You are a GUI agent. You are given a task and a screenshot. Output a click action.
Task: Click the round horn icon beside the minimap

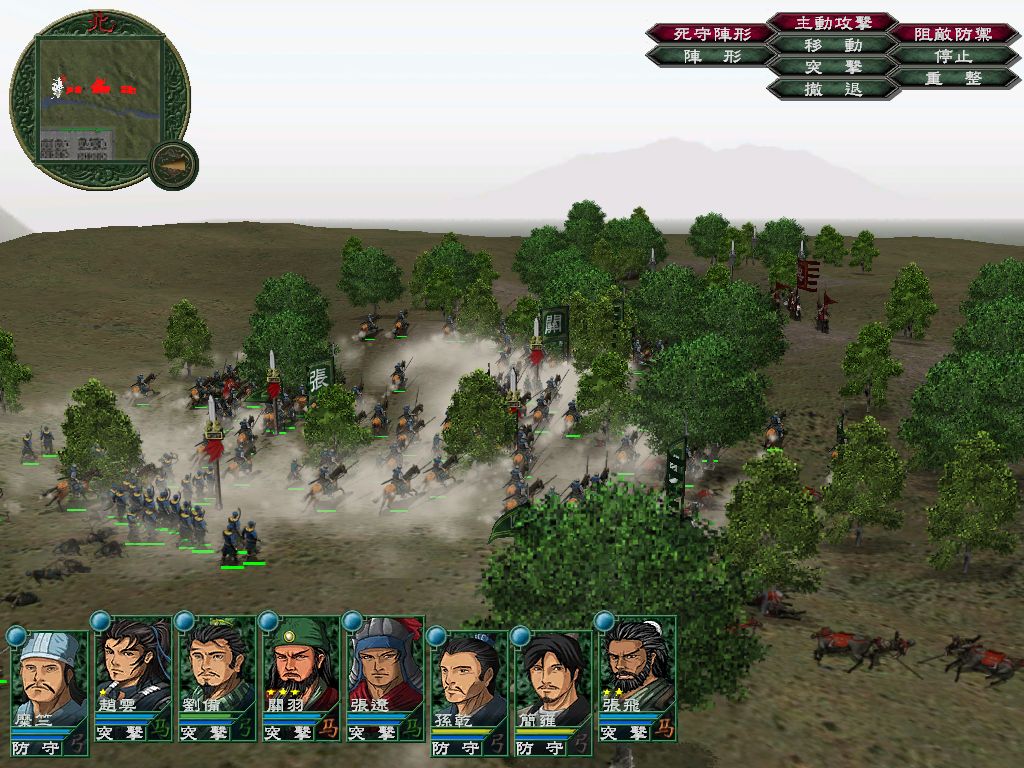pyautogui.click(x=173, y=163)
